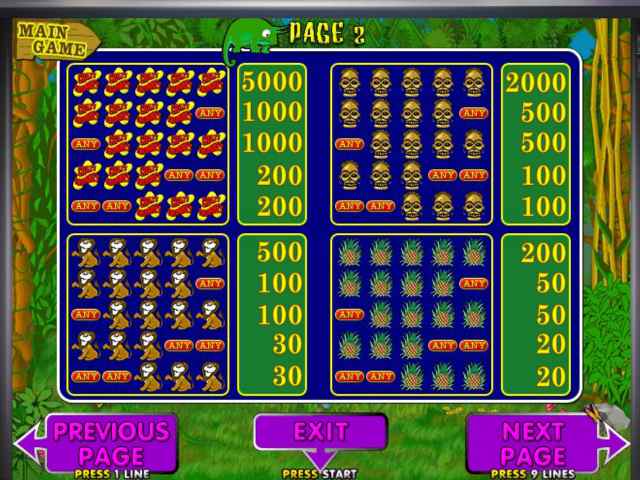The height and width of the screenshot is (480, 640).
Task: Go to the Previous Page
Action: (109, 441)
